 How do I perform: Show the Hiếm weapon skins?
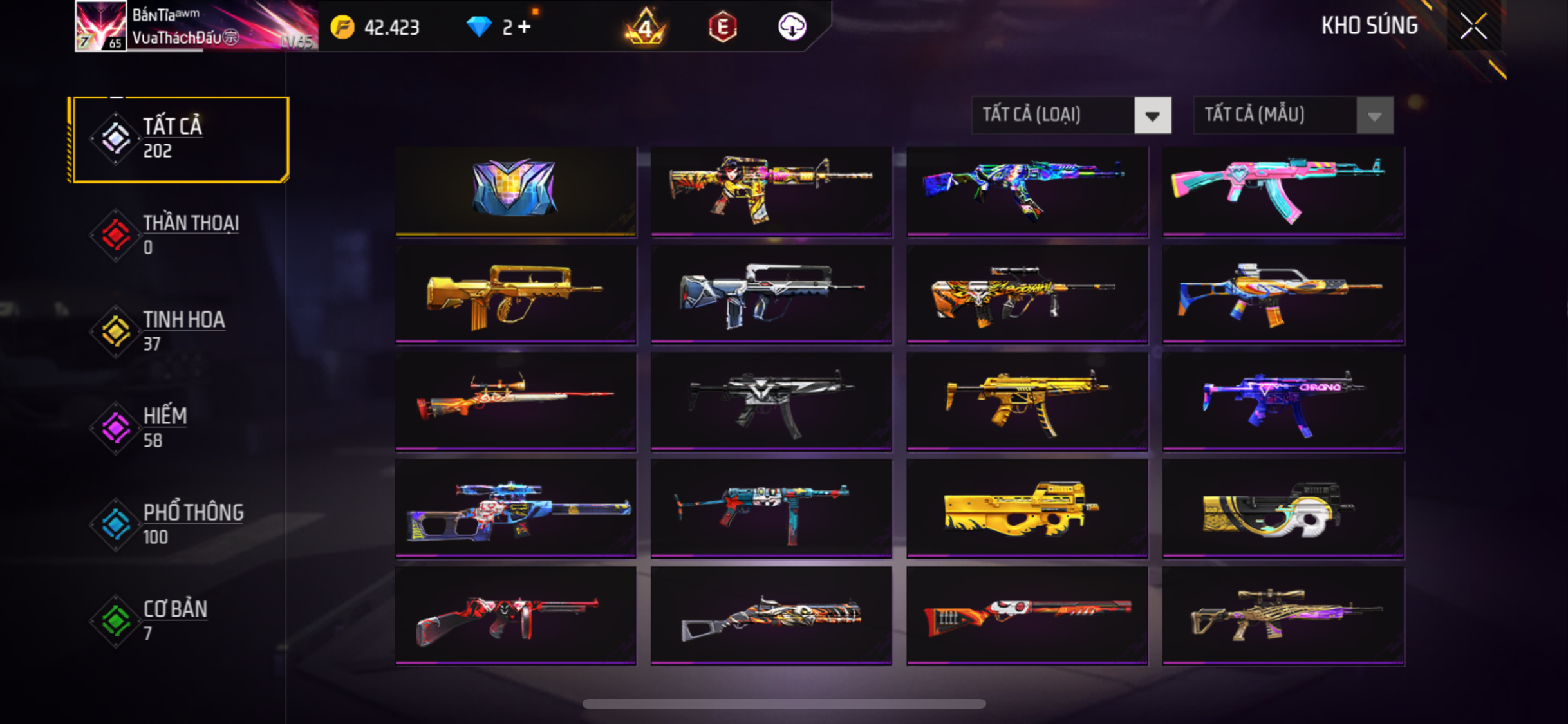pos(180,428)
